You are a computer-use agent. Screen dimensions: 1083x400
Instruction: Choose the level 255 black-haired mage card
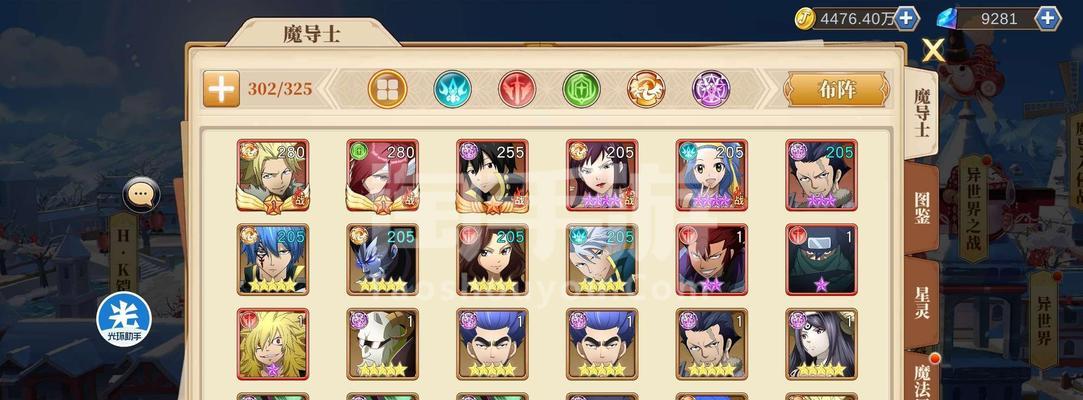(x=493, y=175)
